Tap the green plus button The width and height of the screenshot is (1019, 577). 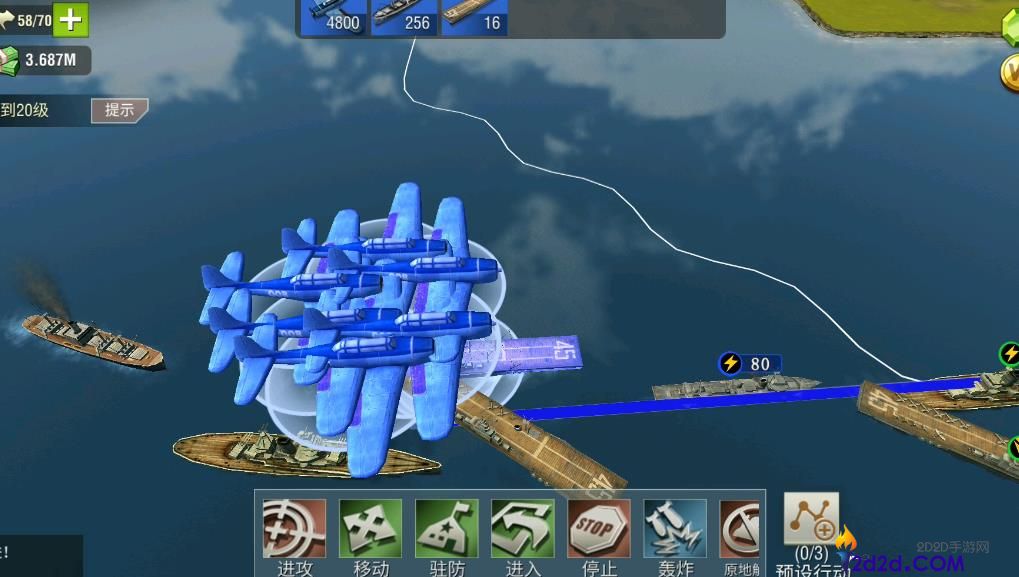pyautogui.click(x=71, y=19)
